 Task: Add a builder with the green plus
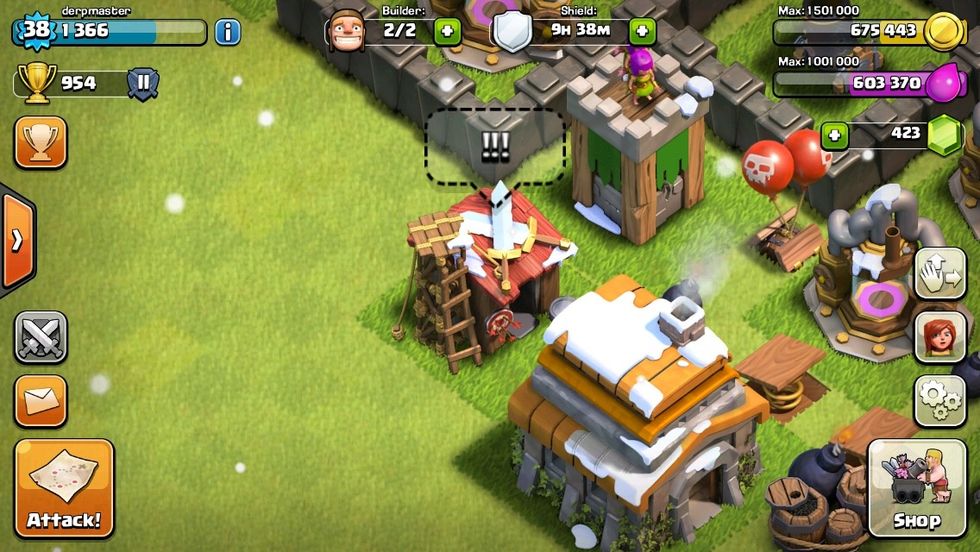pyautogui.click(x=445, y=30)
